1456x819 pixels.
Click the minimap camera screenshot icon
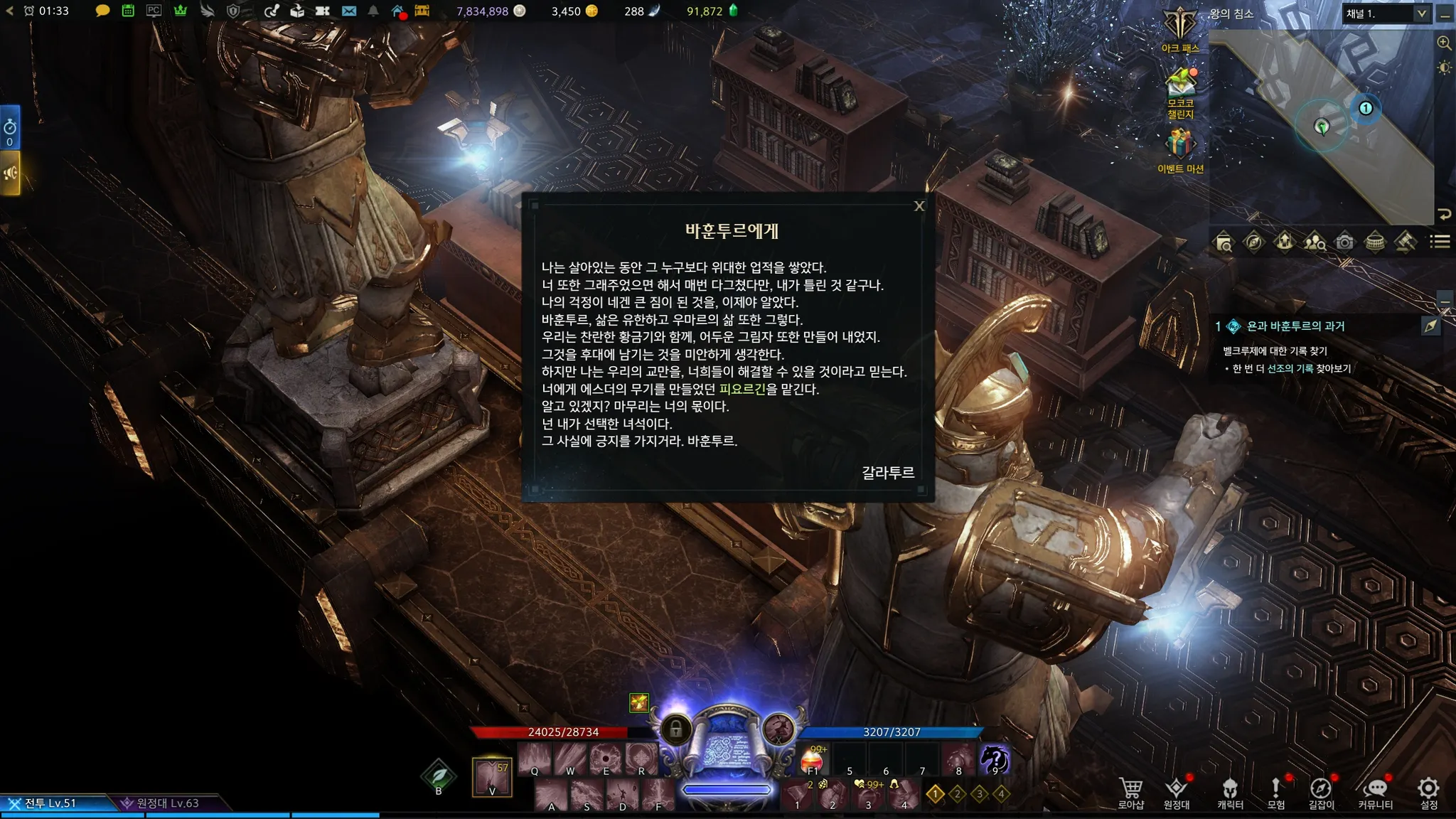(x=1344, y=242)
